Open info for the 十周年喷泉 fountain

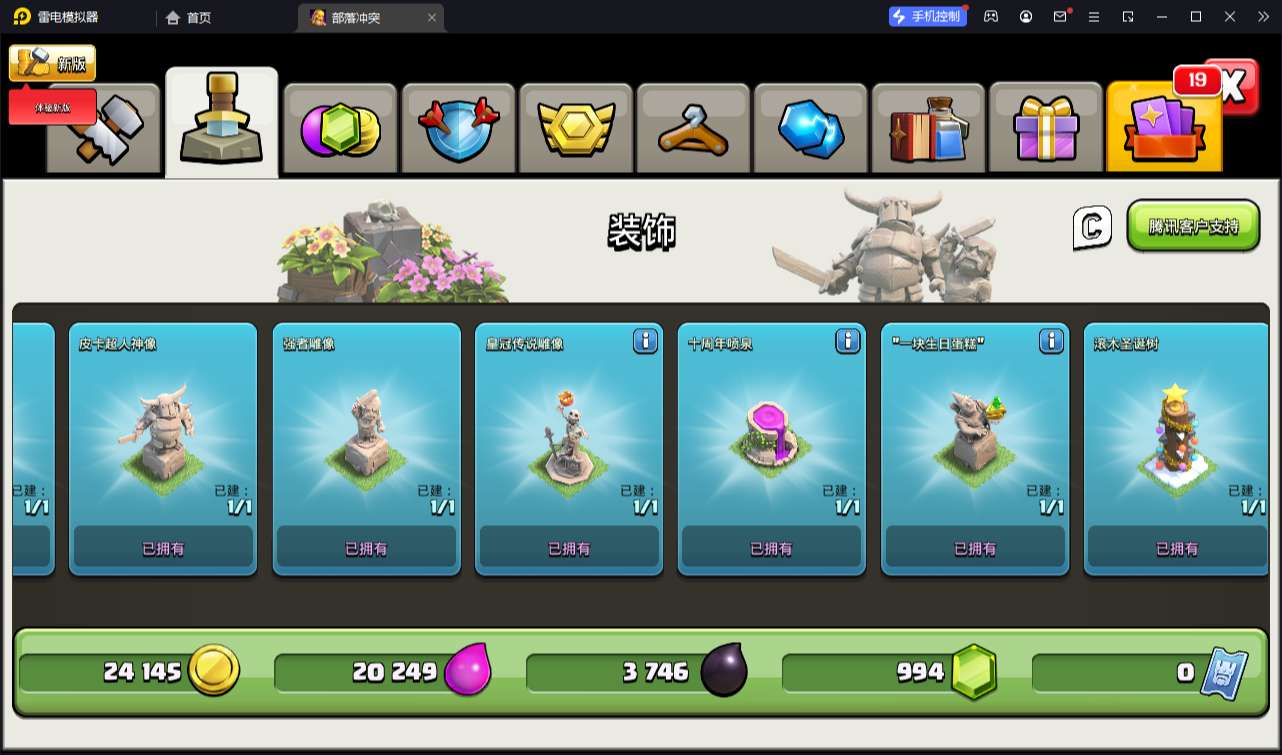(x=848, y=342)
